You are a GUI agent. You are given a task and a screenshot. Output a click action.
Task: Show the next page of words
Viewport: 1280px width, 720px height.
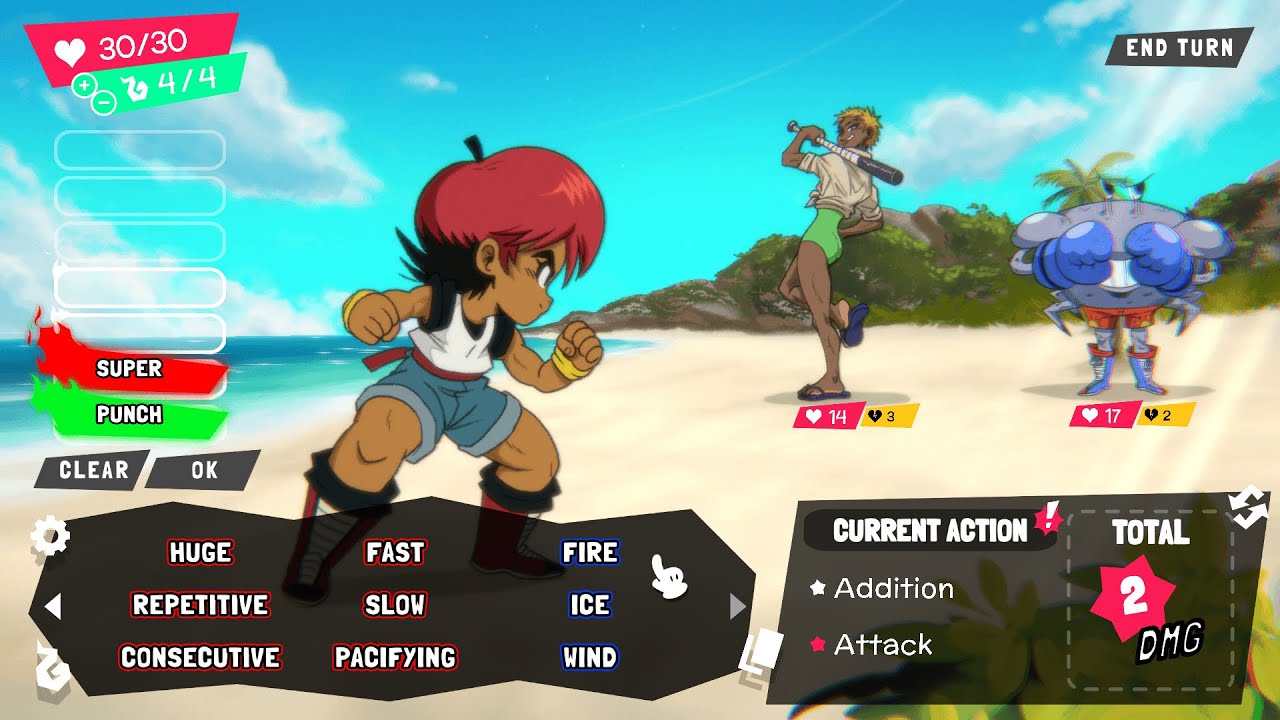click(738, 606)
